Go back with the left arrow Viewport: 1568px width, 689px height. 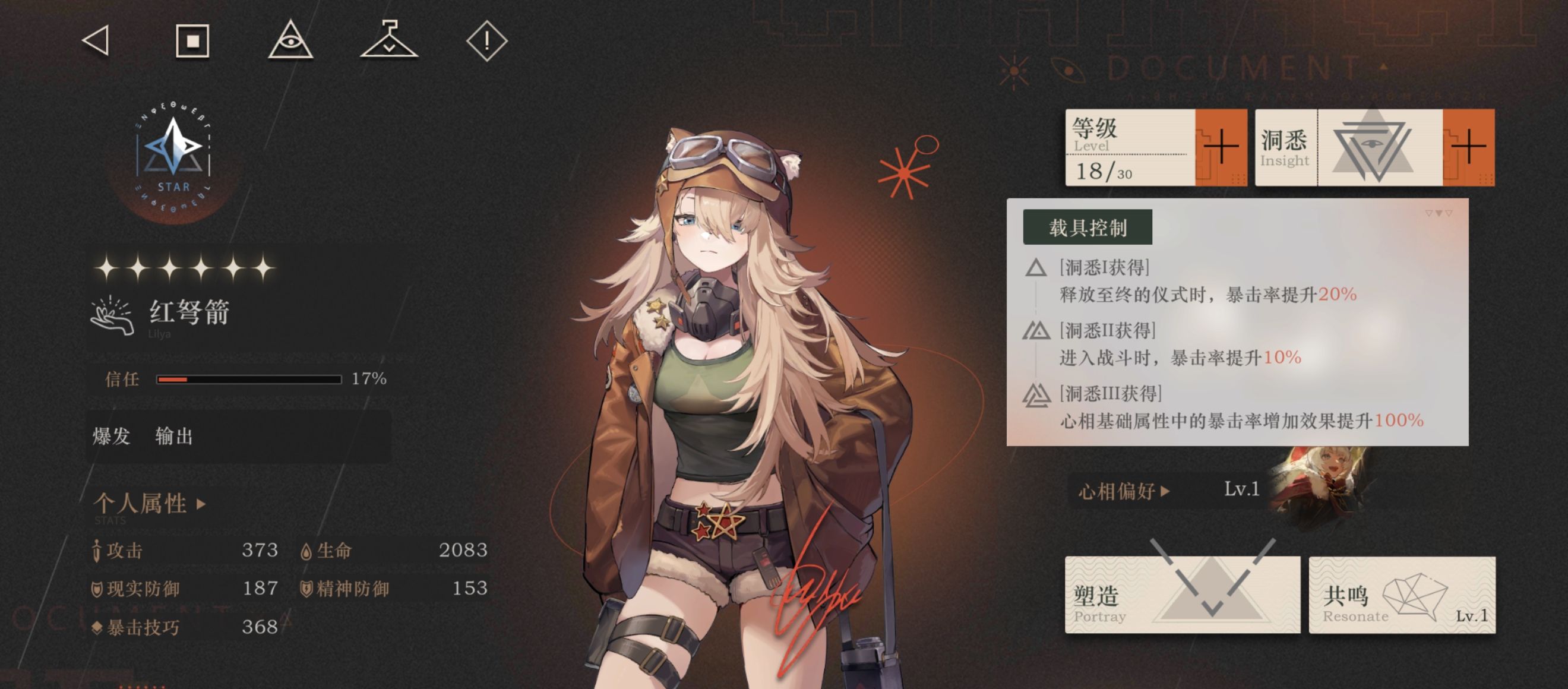pos(96,42)
